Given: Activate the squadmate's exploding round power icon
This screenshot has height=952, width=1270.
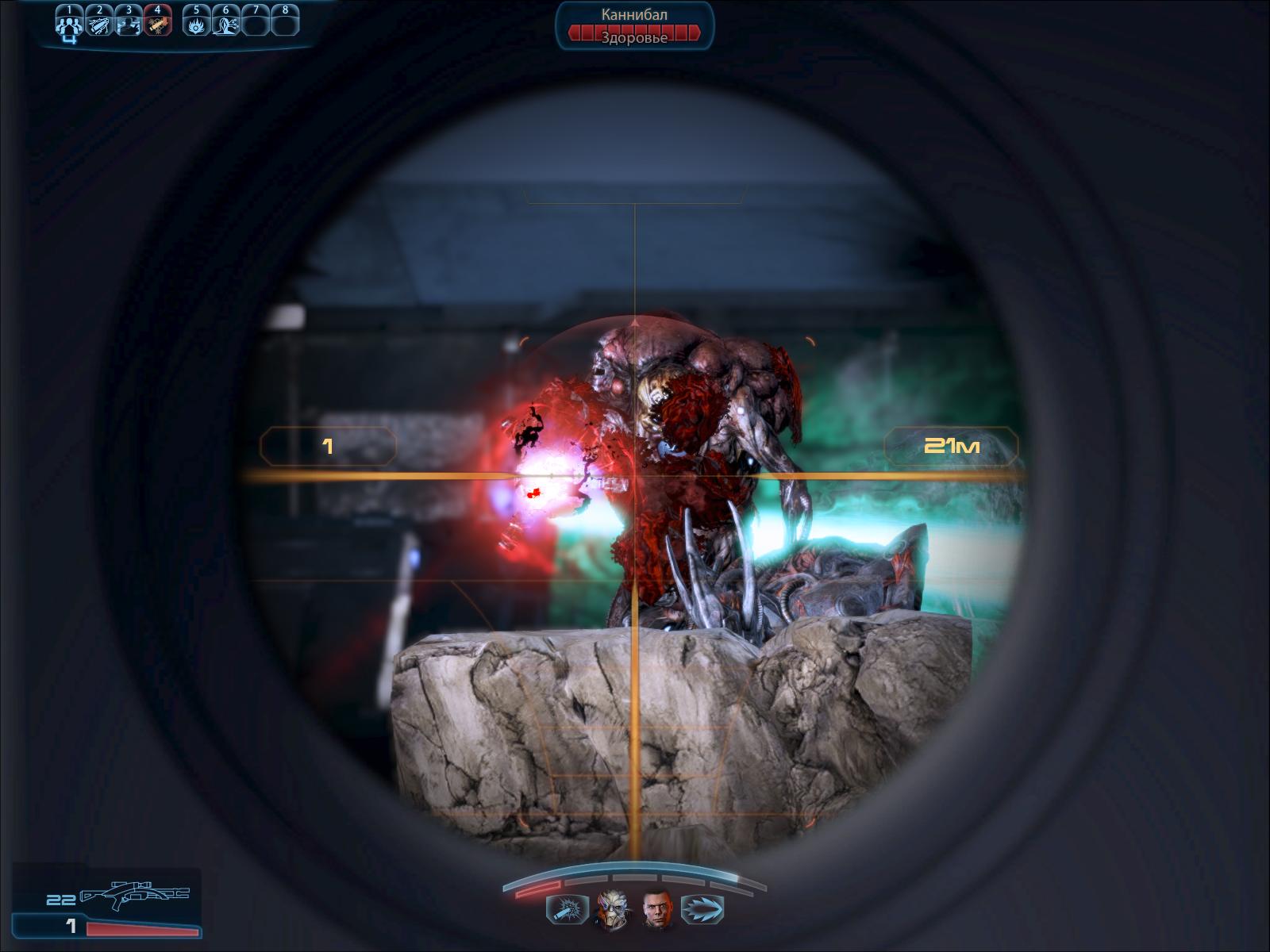Looking at the screenshot, I should pos(568,909).
